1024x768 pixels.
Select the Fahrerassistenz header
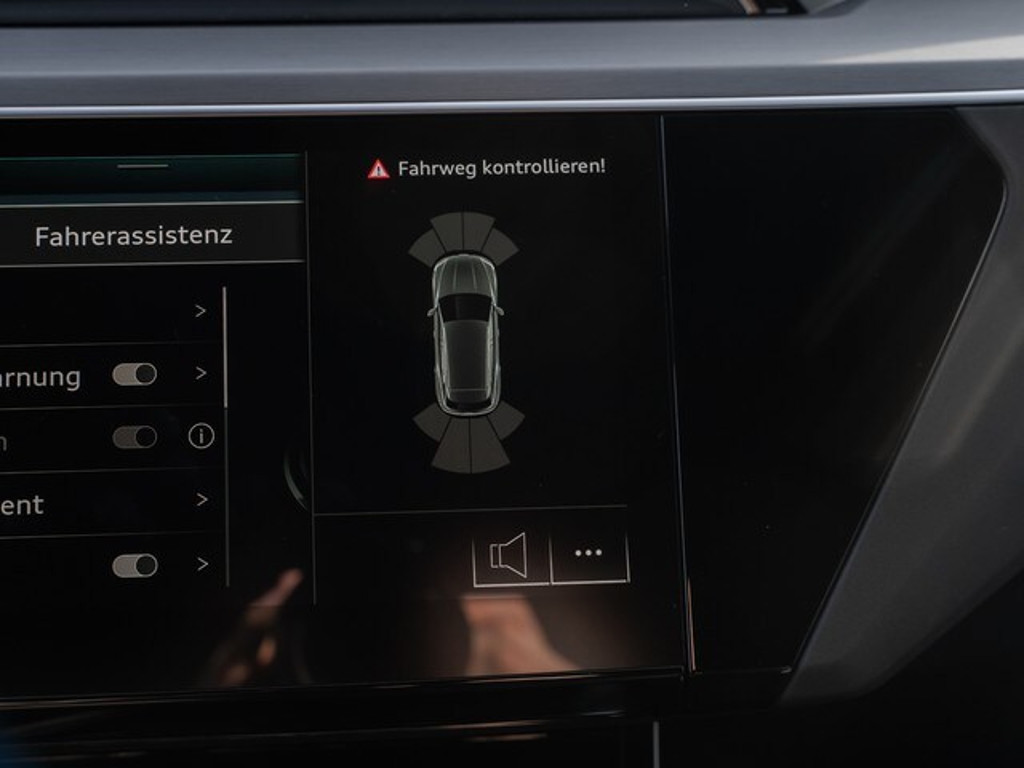pos(134,236)
